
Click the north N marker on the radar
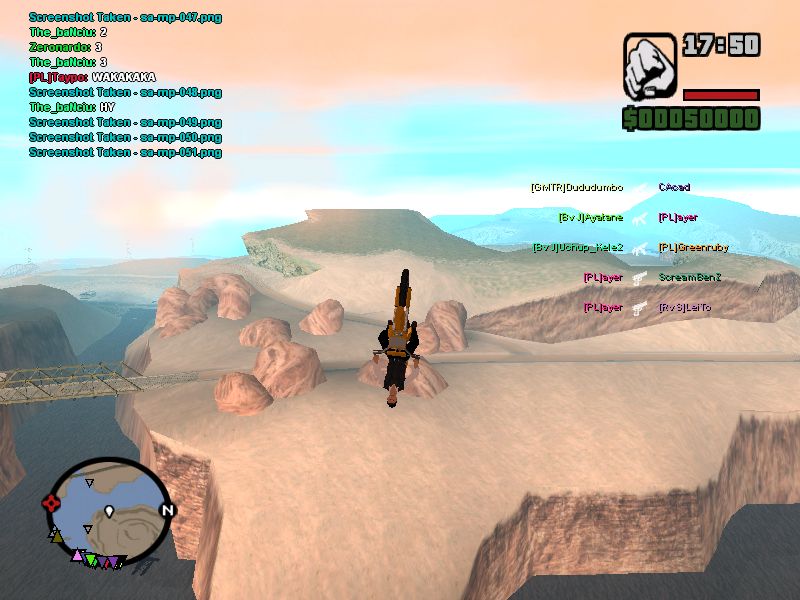[x=167, y=511]
